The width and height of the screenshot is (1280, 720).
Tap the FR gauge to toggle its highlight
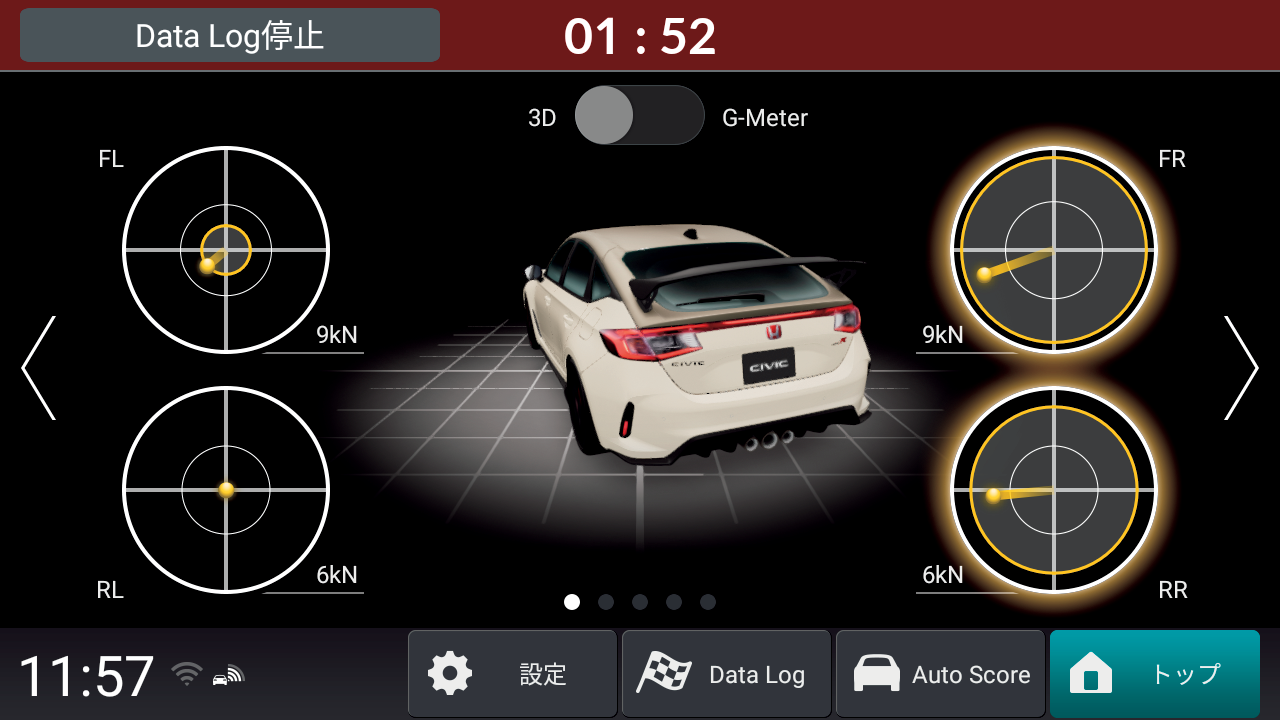(x=1054, y=249)
